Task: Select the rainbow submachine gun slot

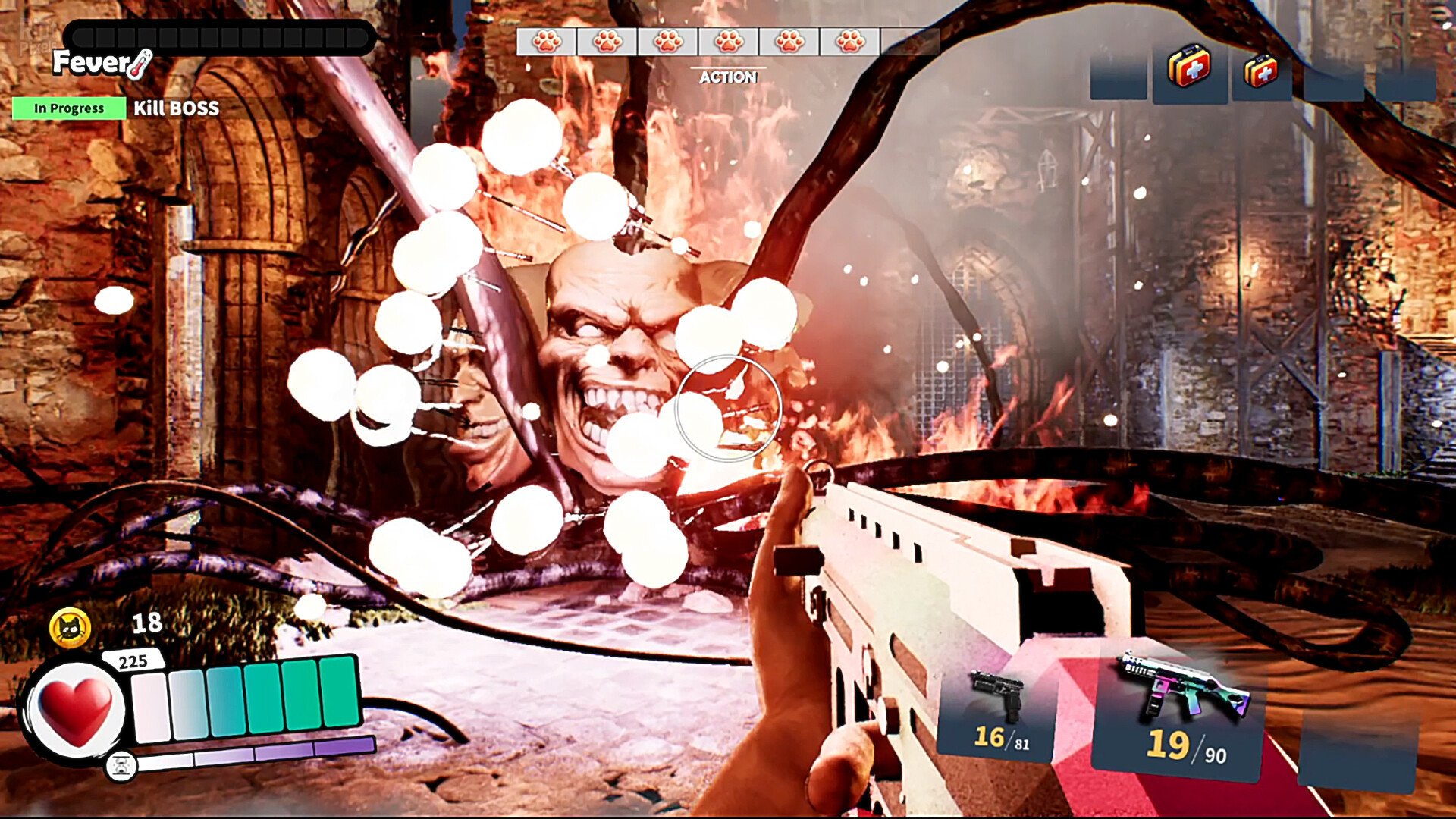Action: (1183, 709)
